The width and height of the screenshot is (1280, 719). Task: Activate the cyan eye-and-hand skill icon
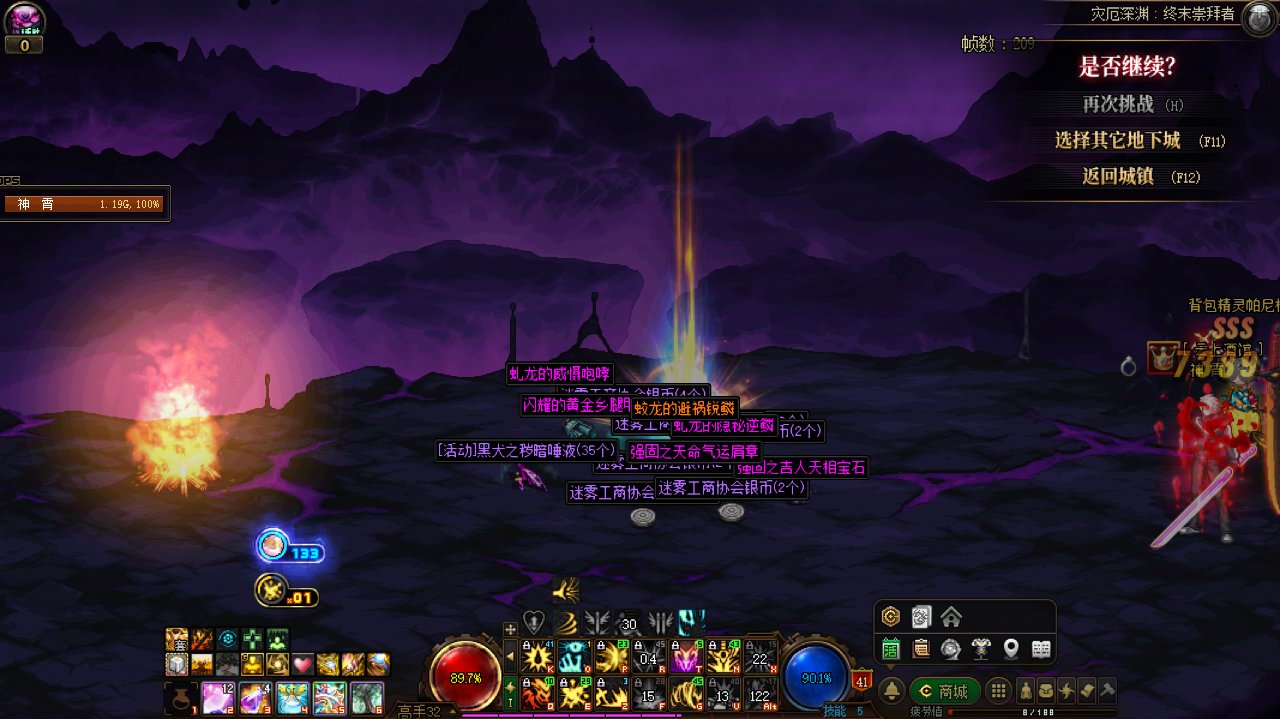pyautogui.click(x=575, y=657)
